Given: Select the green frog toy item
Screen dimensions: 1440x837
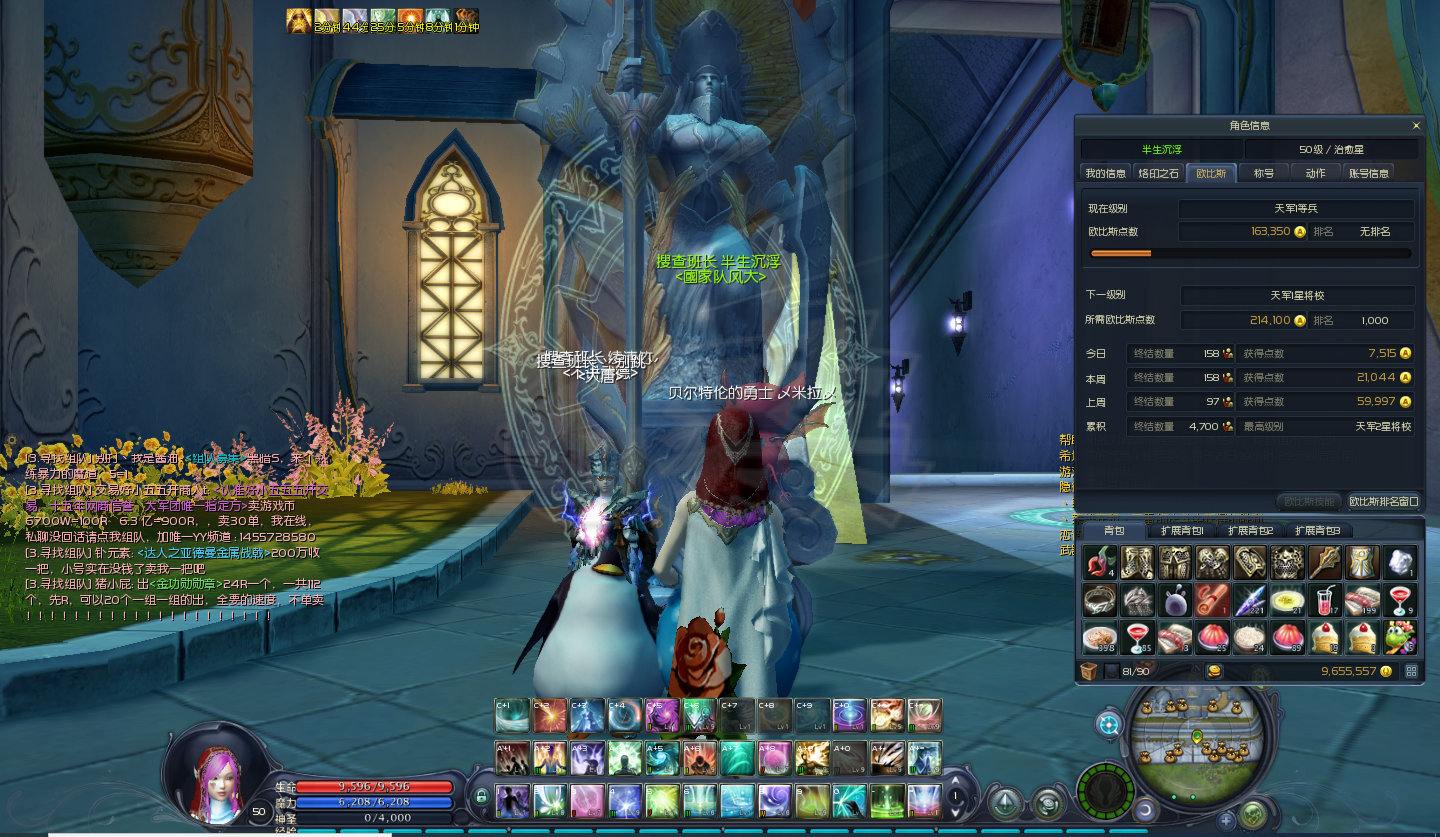Looking at the screenshot, I should pyautogui.click(x=1400, y=637).
